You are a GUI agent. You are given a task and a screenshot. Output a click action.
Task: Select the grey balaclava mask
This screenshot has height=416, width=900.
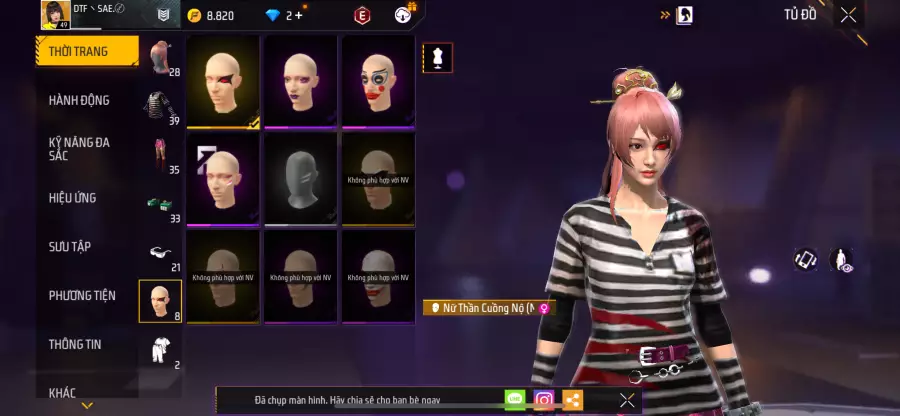(x=301, y=179)
